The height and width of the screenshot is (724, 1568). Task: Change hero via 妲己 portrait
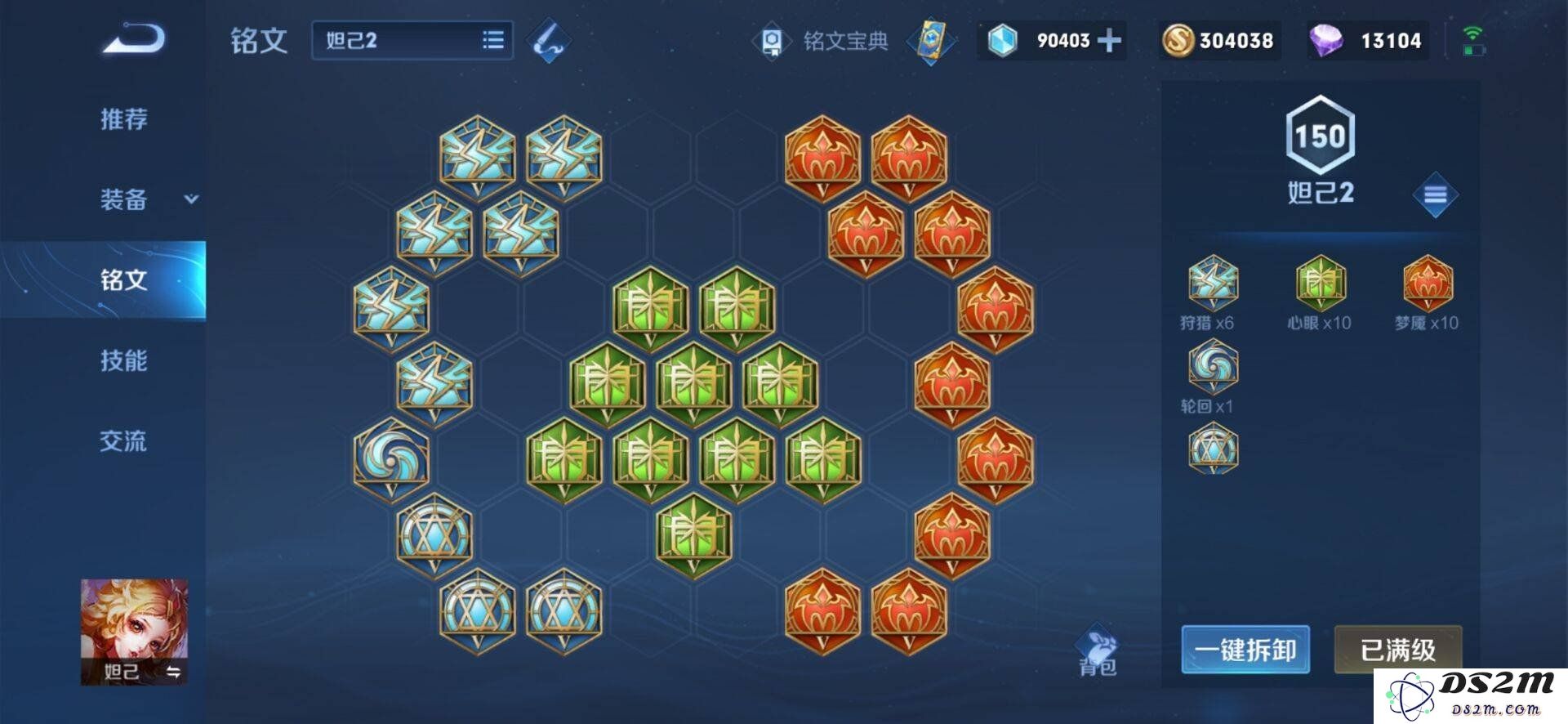(x=134, y=631)
